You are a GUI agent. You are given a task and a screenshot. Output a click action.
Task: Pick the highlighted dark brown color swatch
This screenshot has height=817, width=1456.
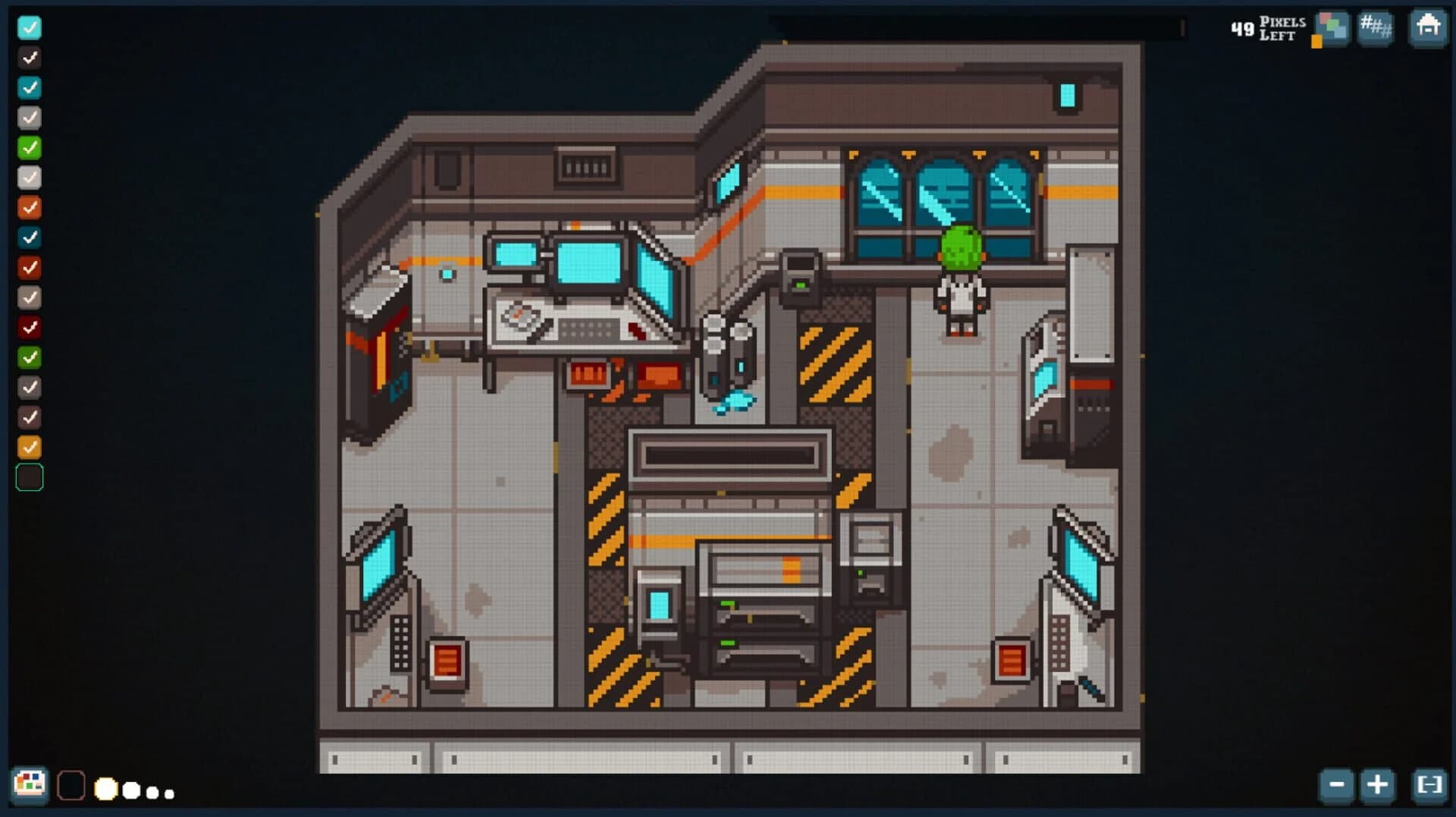(30, 477)
